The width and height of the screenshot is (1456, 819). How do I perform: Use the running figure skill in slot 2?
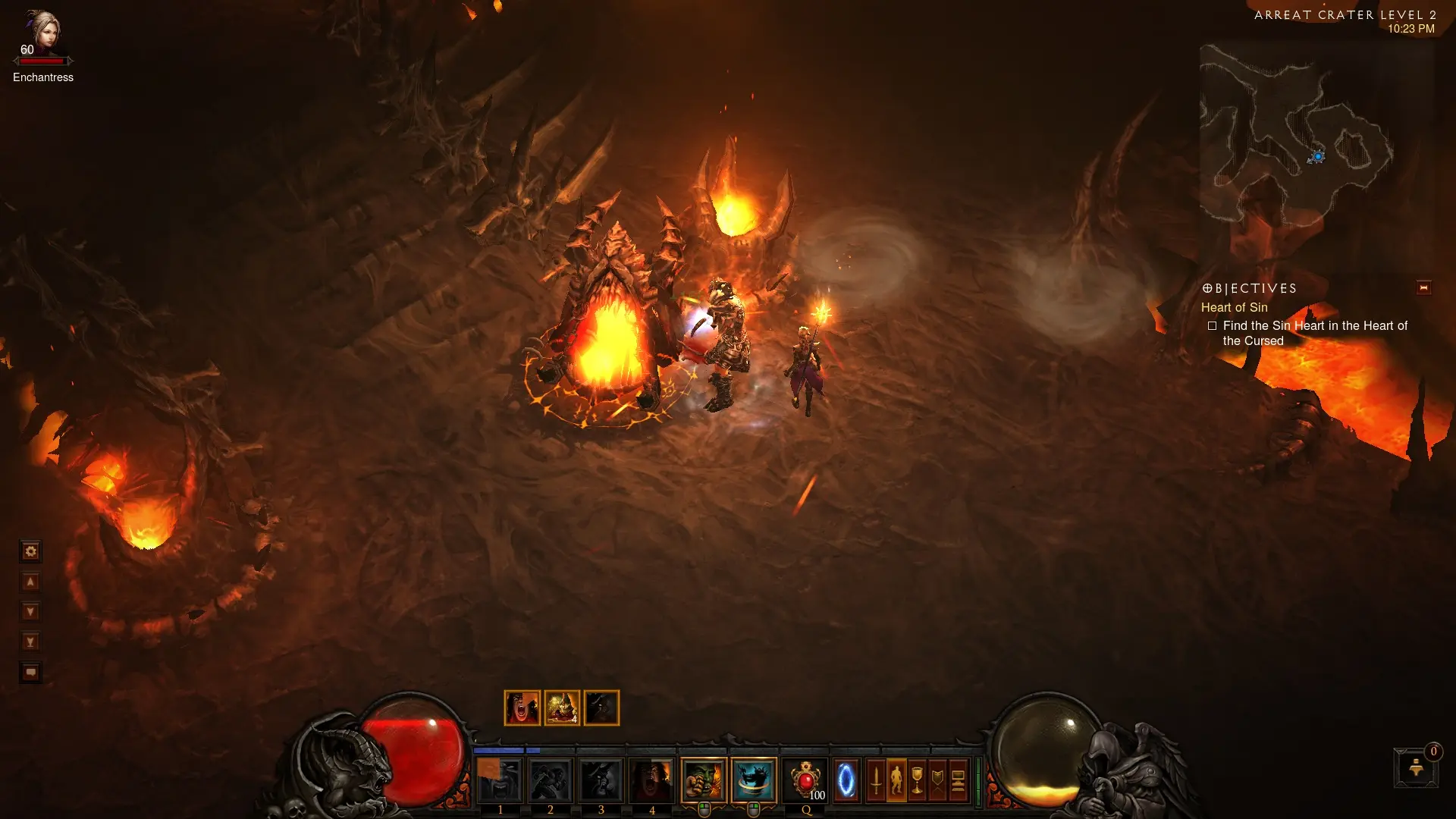click(551, 780)
